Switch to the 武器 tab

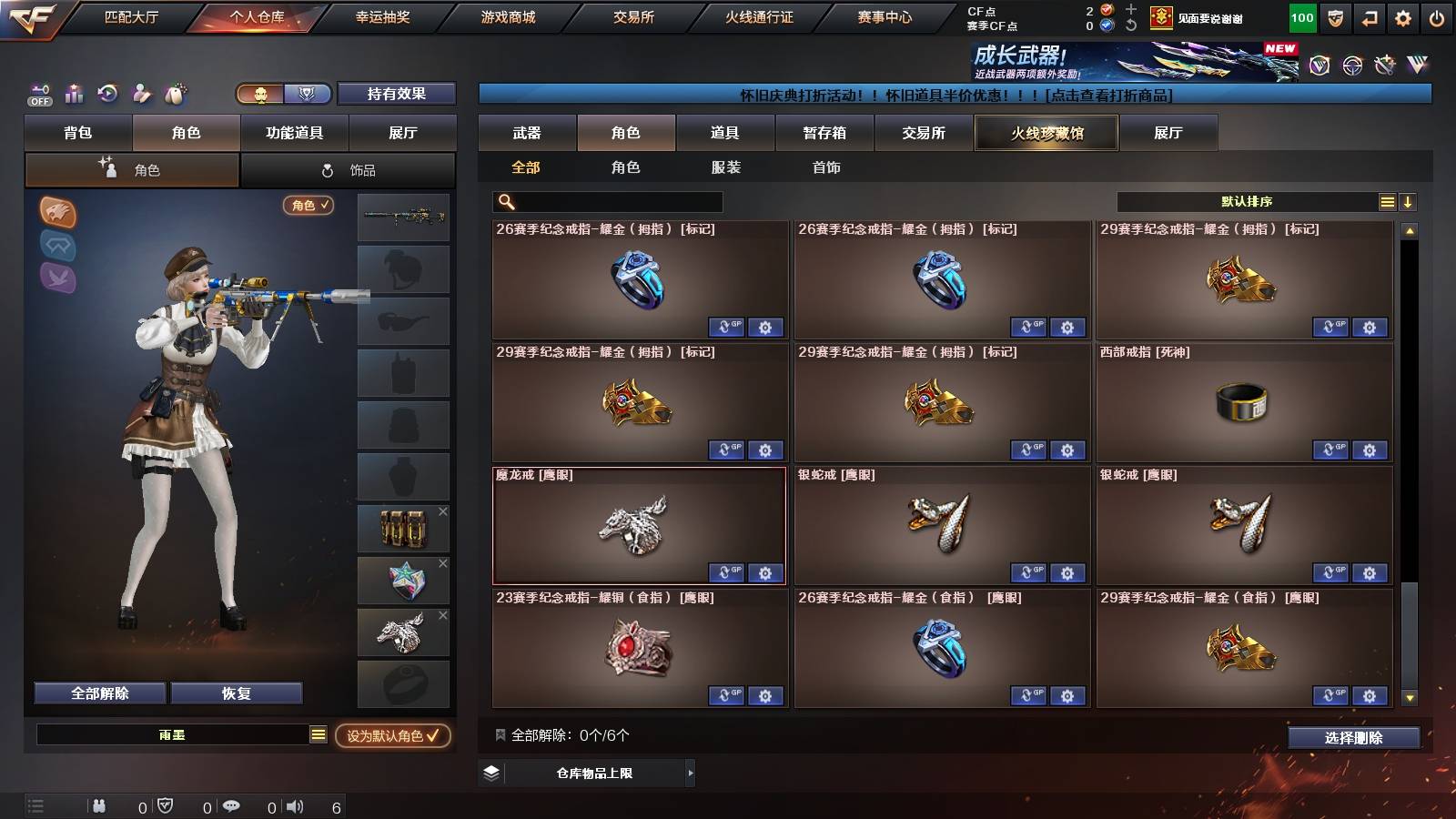tap(526, 133)
